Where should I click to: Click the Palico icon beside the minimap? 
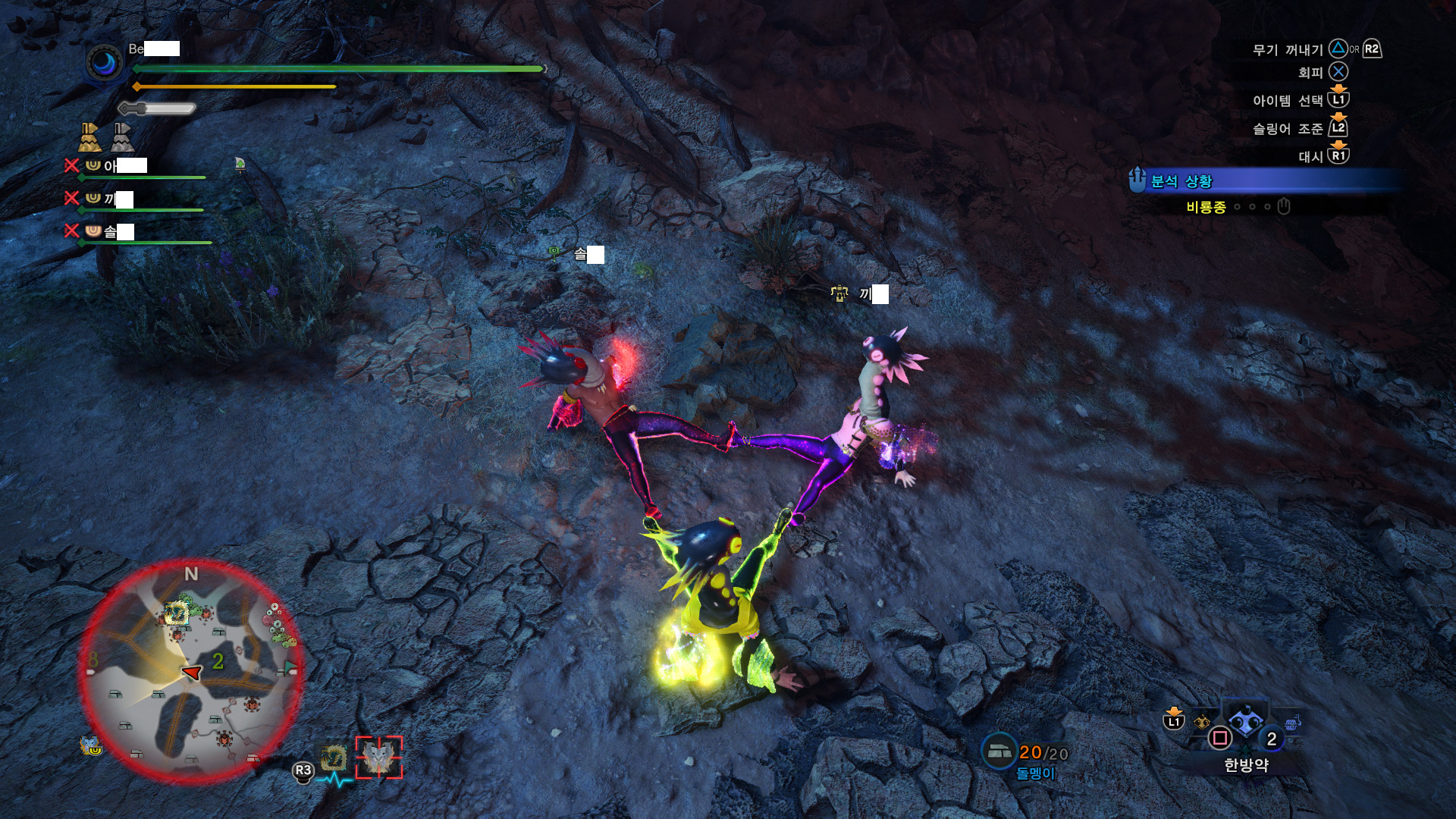(x=91, y=746)
